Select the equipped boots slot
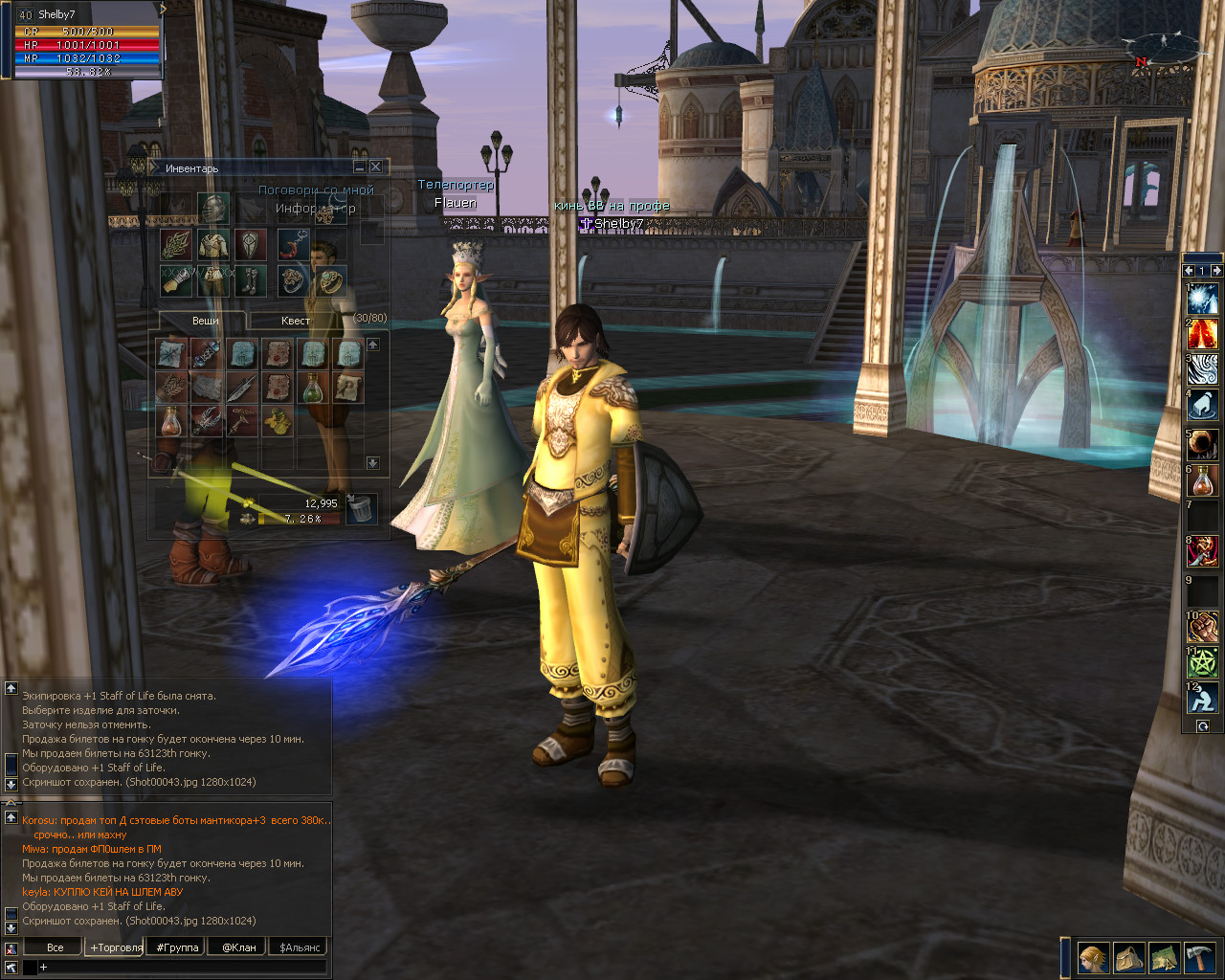The image size is (1225, 980). tap(252, 279)
